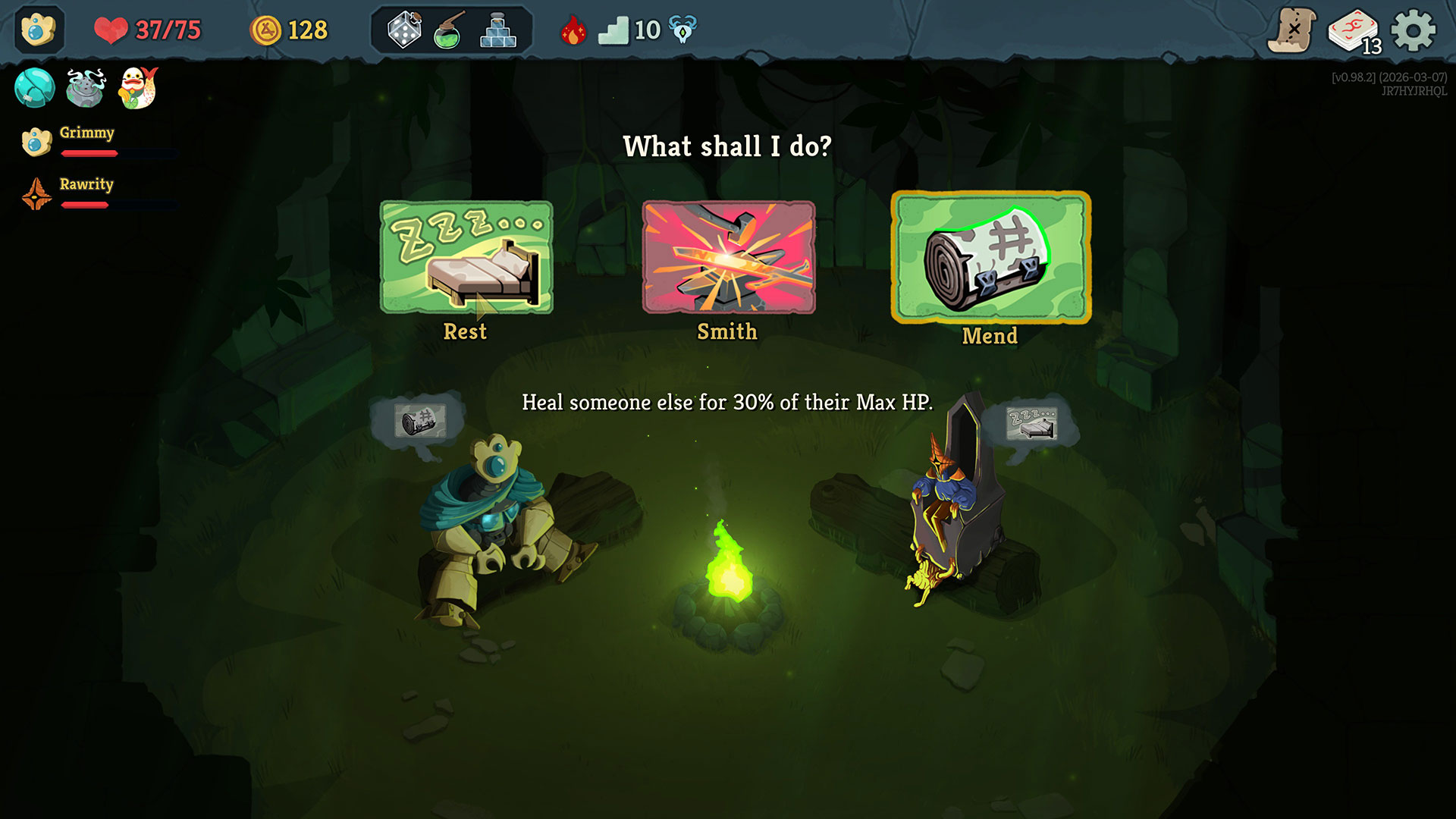Click the horned boss skull icon
Viewport: 1456px width, 819px height.
pos(682,30)
